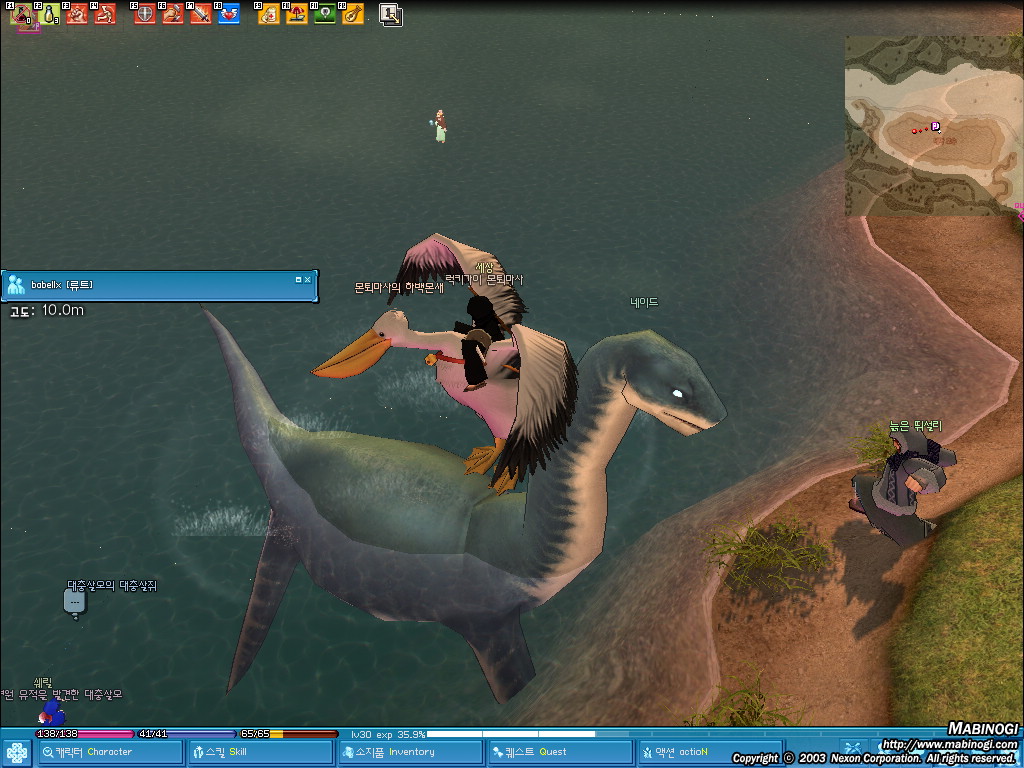This screenshot has width=1024, height=768.
Task: Use the F9 first aid bandage skill
Action: pos(268,14)
